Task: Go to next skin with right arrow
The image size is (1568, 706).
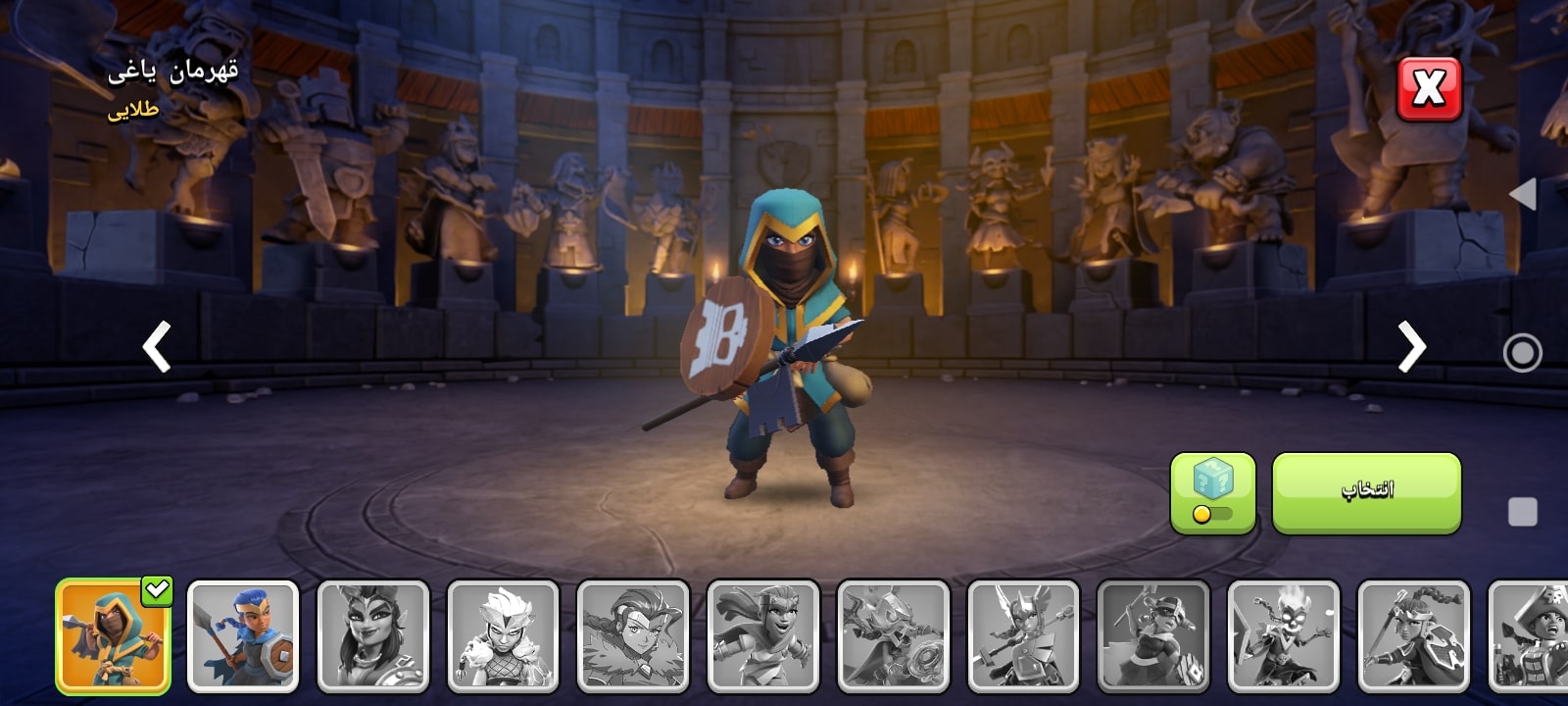Action: click(1410, 346)
